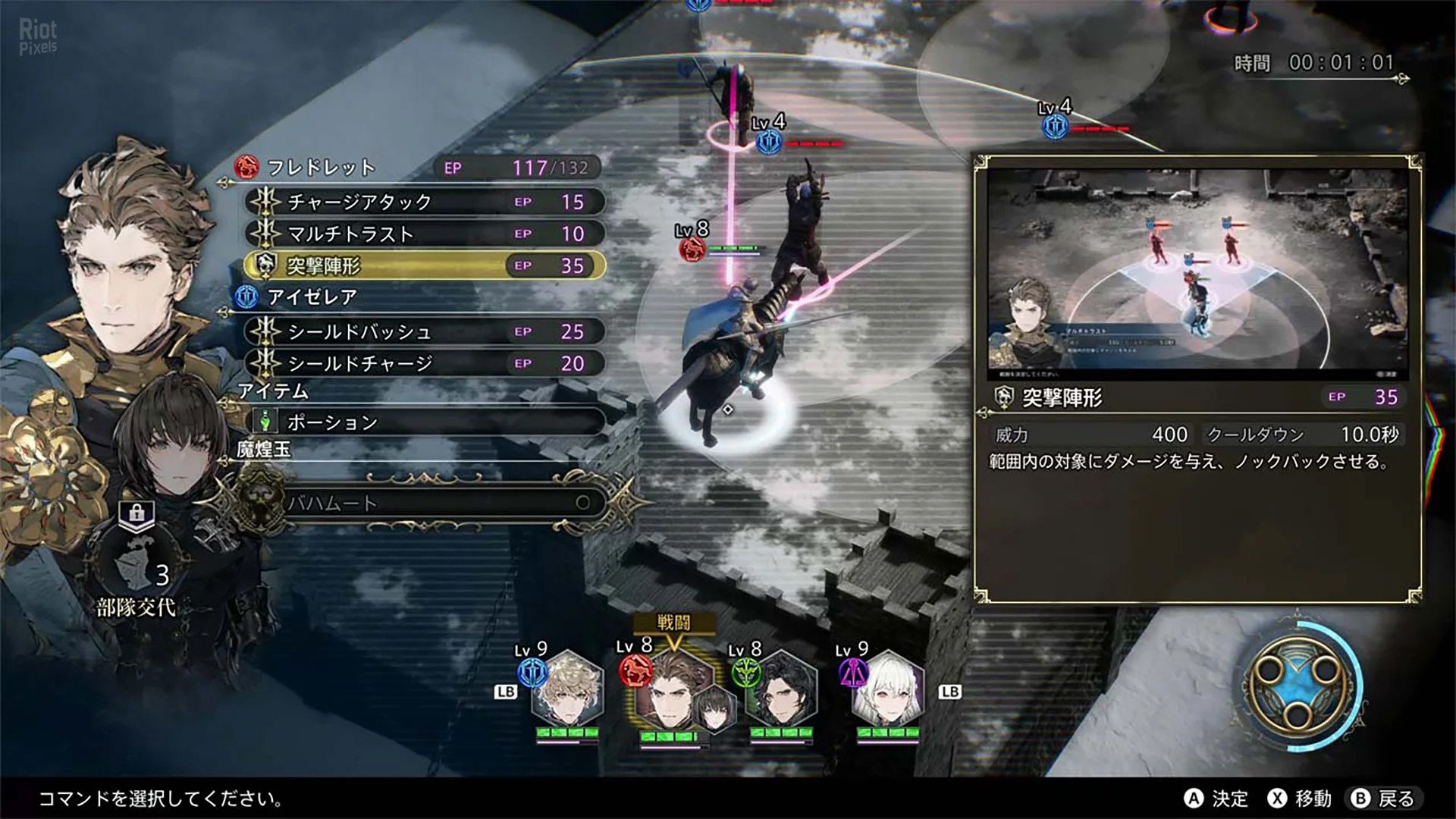Choose the マルチトラスト skill
This screenshot has height=819, width=1456.
[x=425, y=234]
